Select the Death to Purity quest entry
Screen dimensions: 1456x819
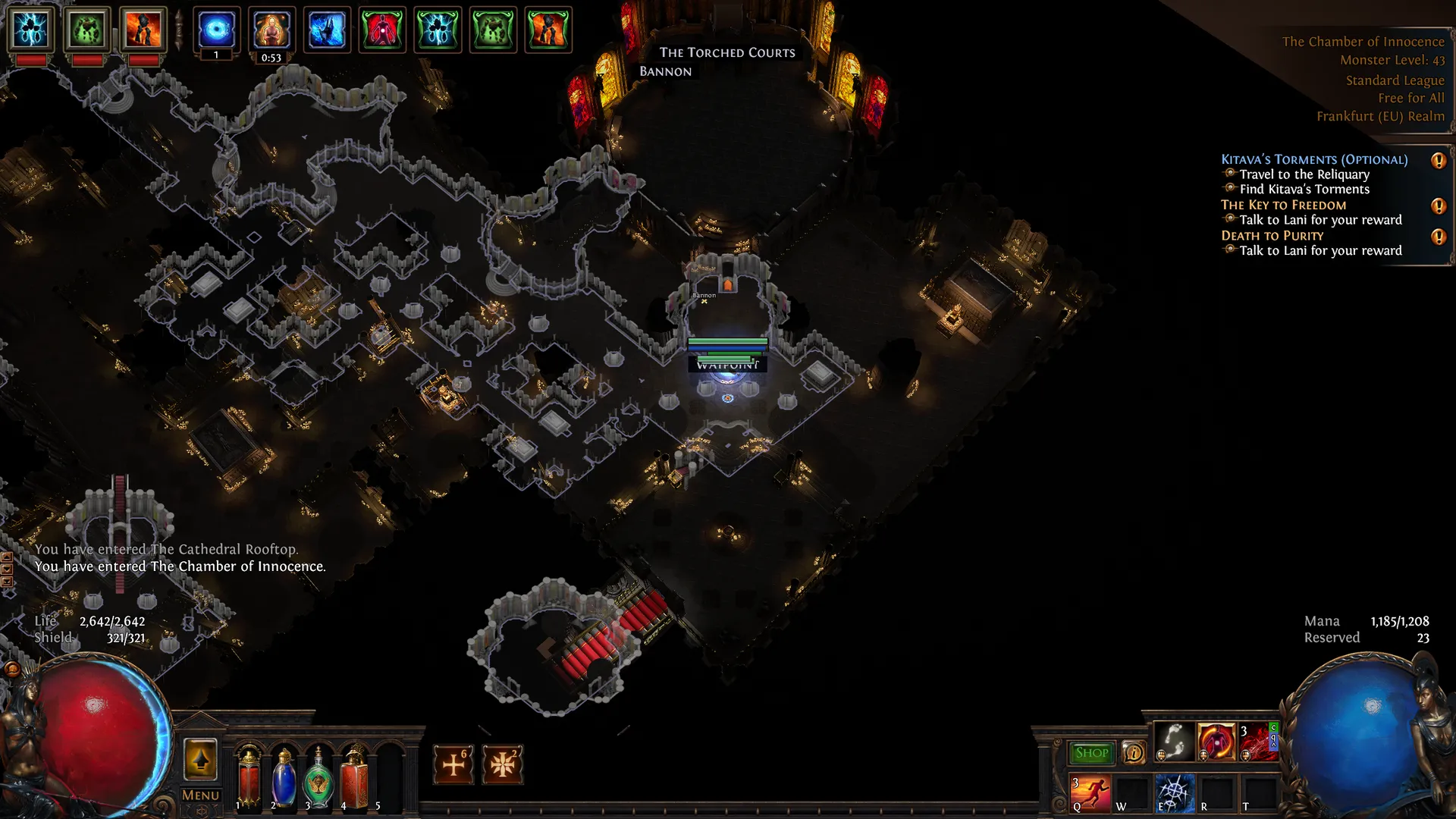click(x=1272, y=236)
